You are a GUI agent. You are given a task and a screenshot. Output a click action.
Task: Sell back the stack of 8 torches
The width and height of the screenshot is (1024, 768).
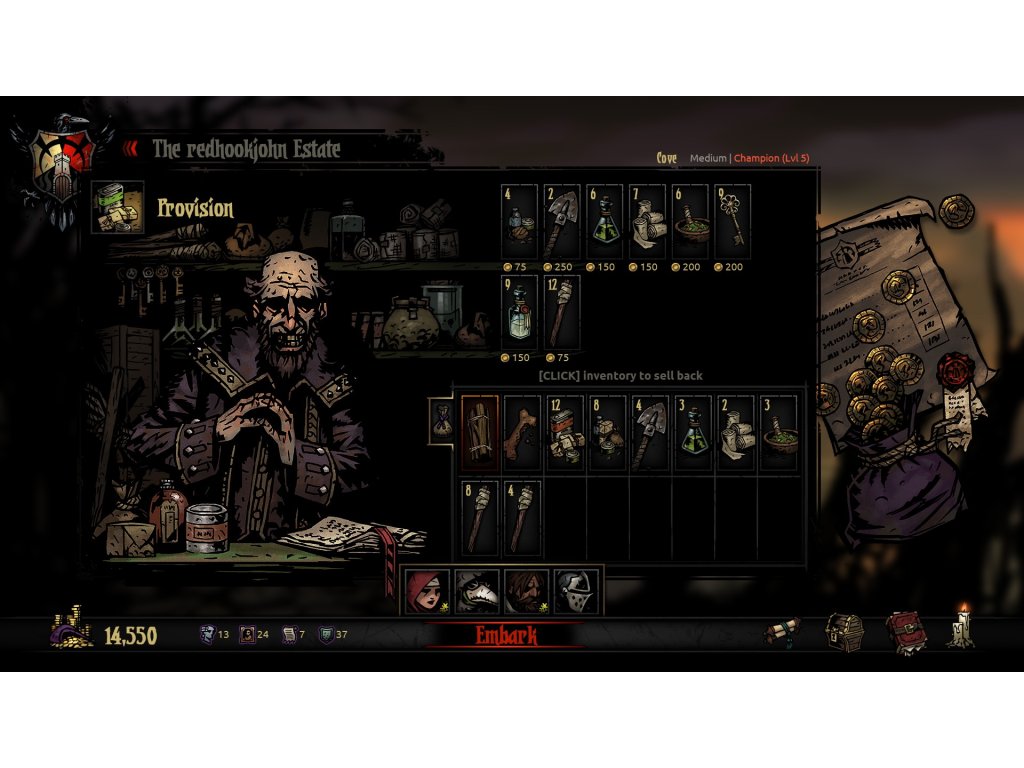coord(479,517)
